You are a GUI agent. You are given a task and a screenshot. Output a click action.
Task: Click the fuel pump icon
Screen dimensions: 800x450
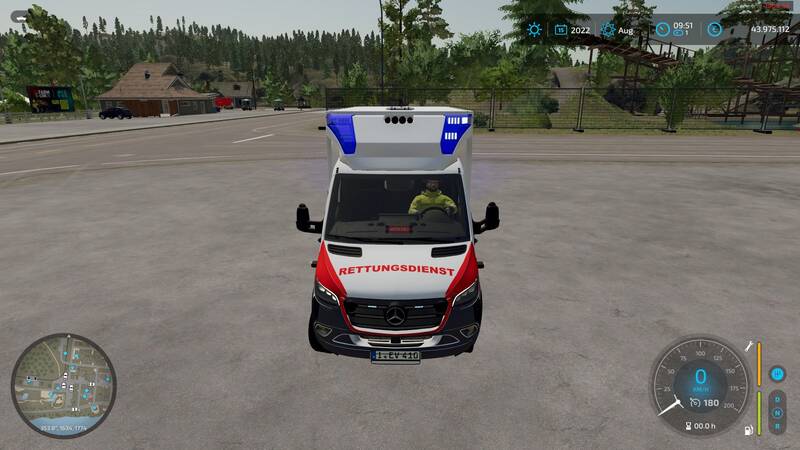pos(746,431)
